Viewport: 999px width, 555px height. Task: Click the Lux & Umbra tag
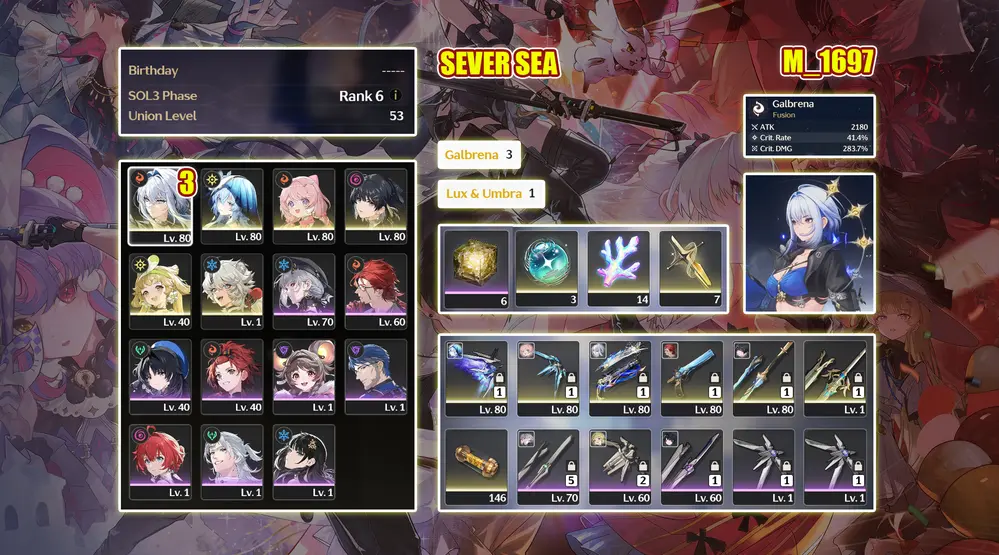[x=491, y=193]
